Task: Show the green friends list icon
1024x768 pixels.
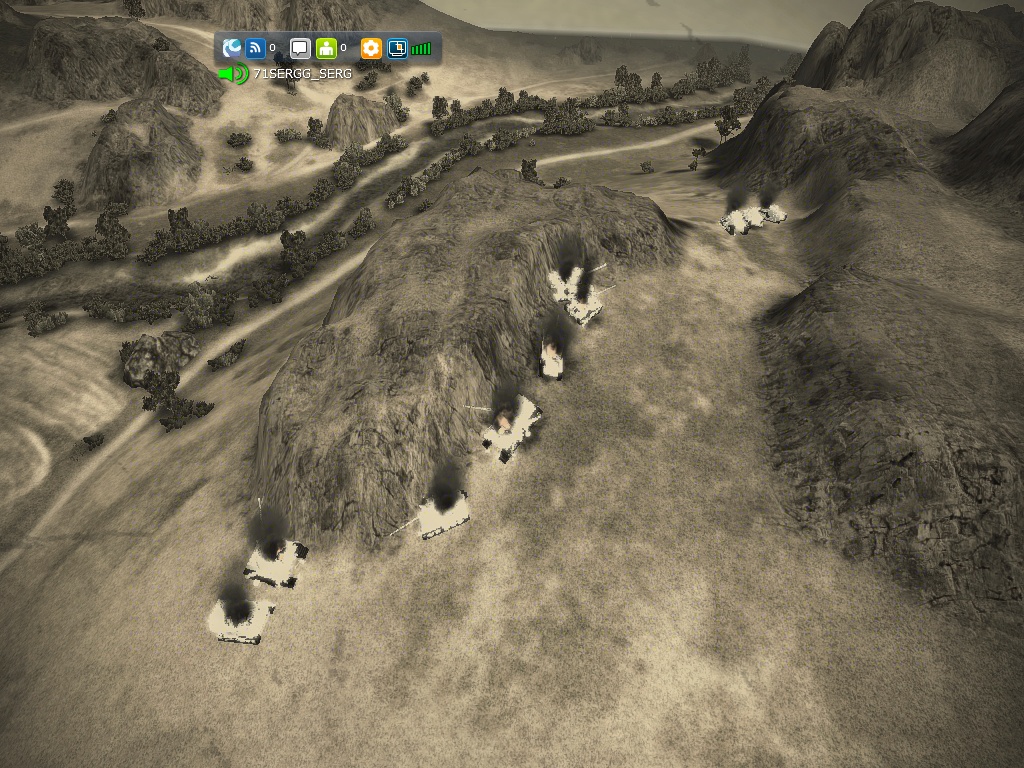Action: click(x=326, y=48)
